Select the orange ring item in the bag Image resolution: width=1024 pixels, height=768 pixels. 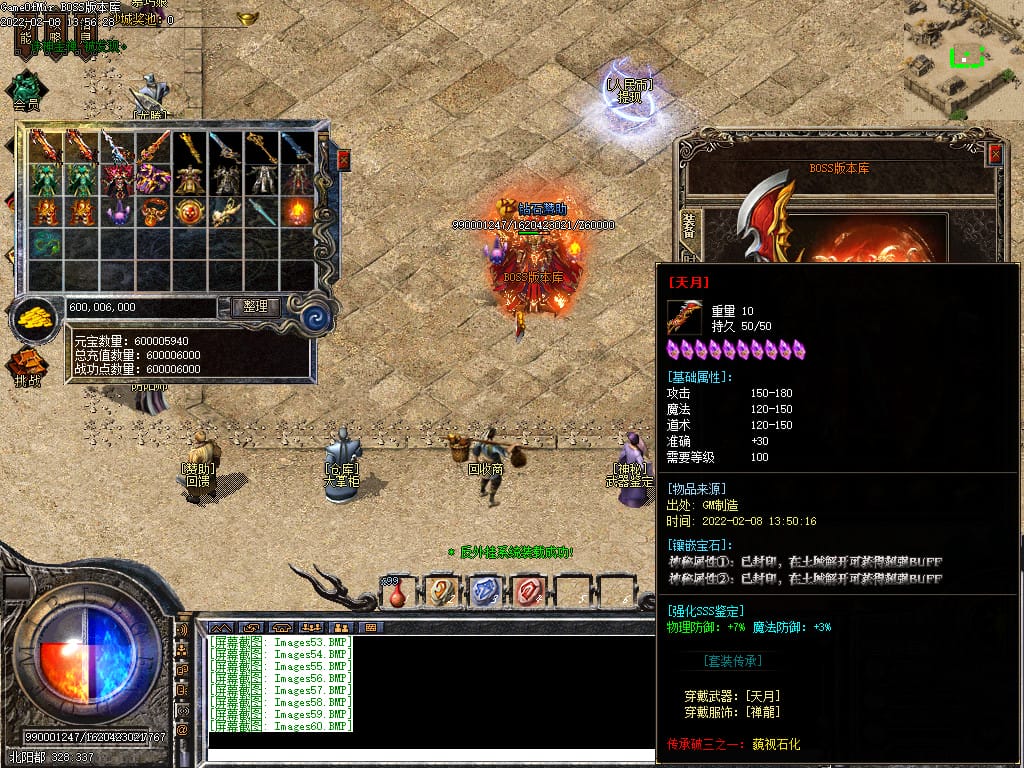(x=153, y=211)
